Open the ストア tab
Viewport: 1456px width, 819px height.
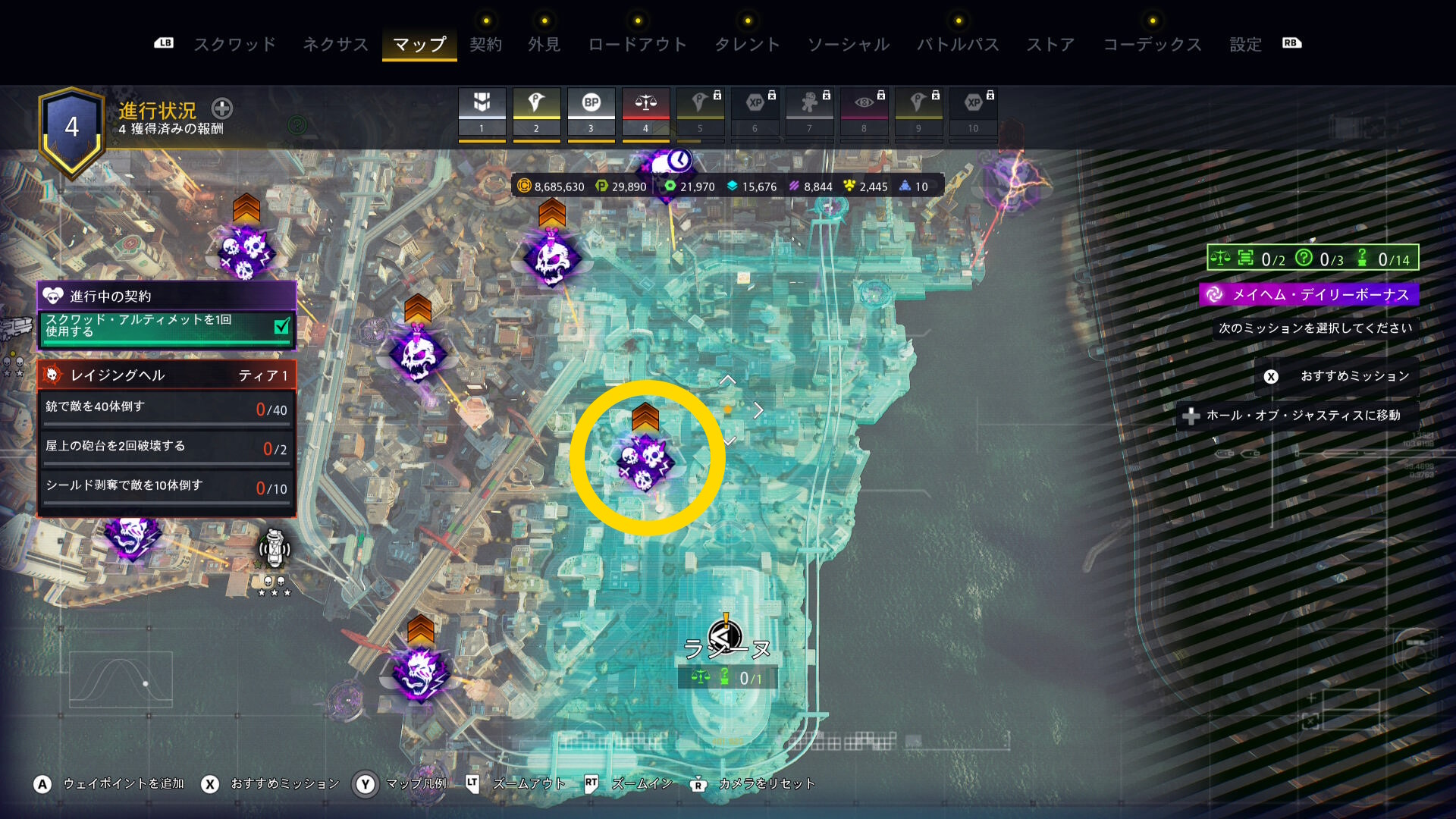[1050, 44]
